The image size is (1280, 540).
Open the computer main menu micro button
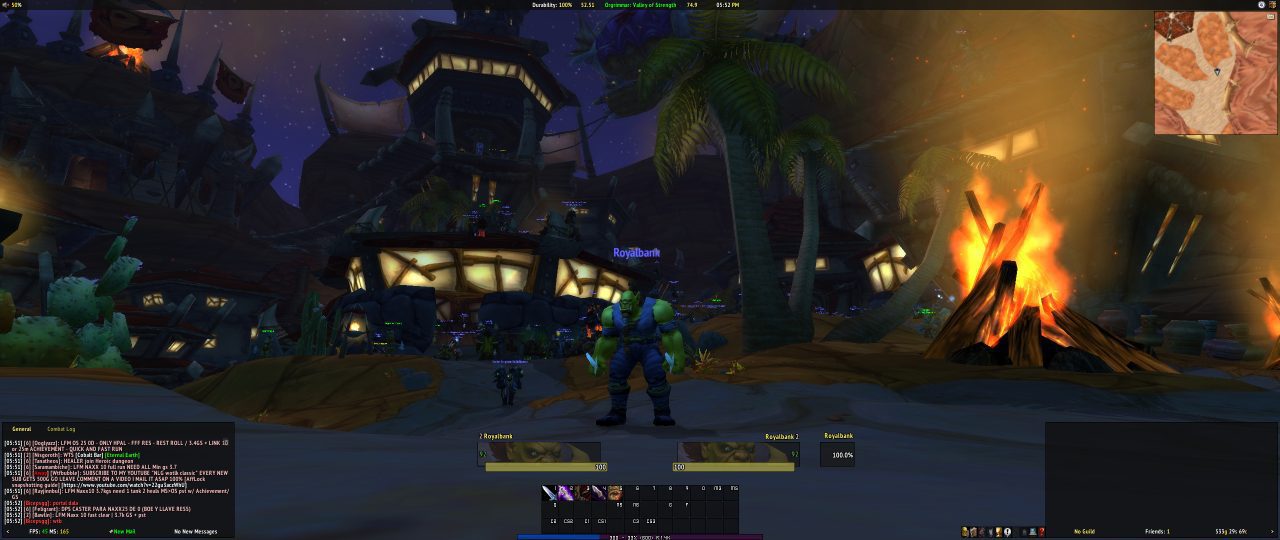coord(1031,532)
